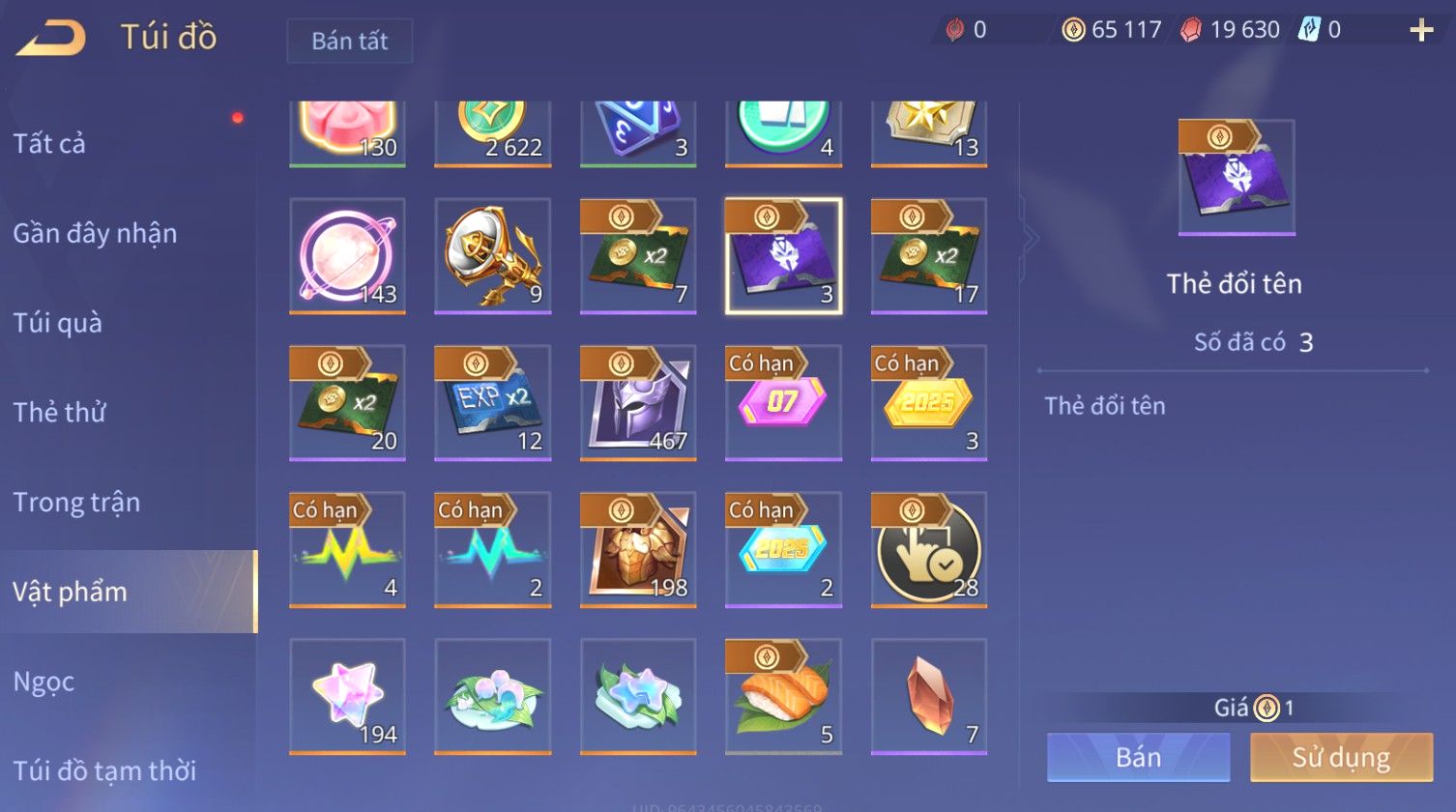Pick the orange crystal shard slot
This screenshot has height=812, width=1456.
coord(929,696)
